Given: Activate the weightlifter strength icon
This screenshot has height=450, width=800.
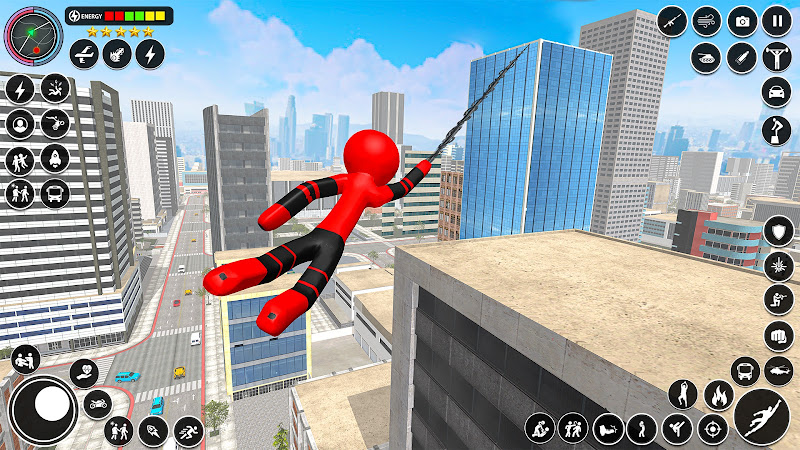Looking at the screenshot, I should 777,56.
